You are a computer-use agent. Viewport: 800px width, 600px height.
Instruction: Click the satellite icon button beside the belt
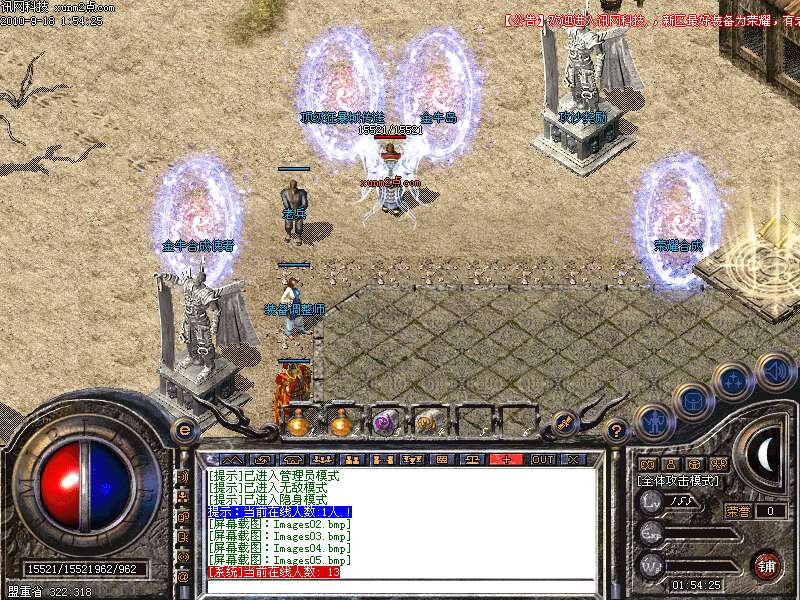pos(563,423)
